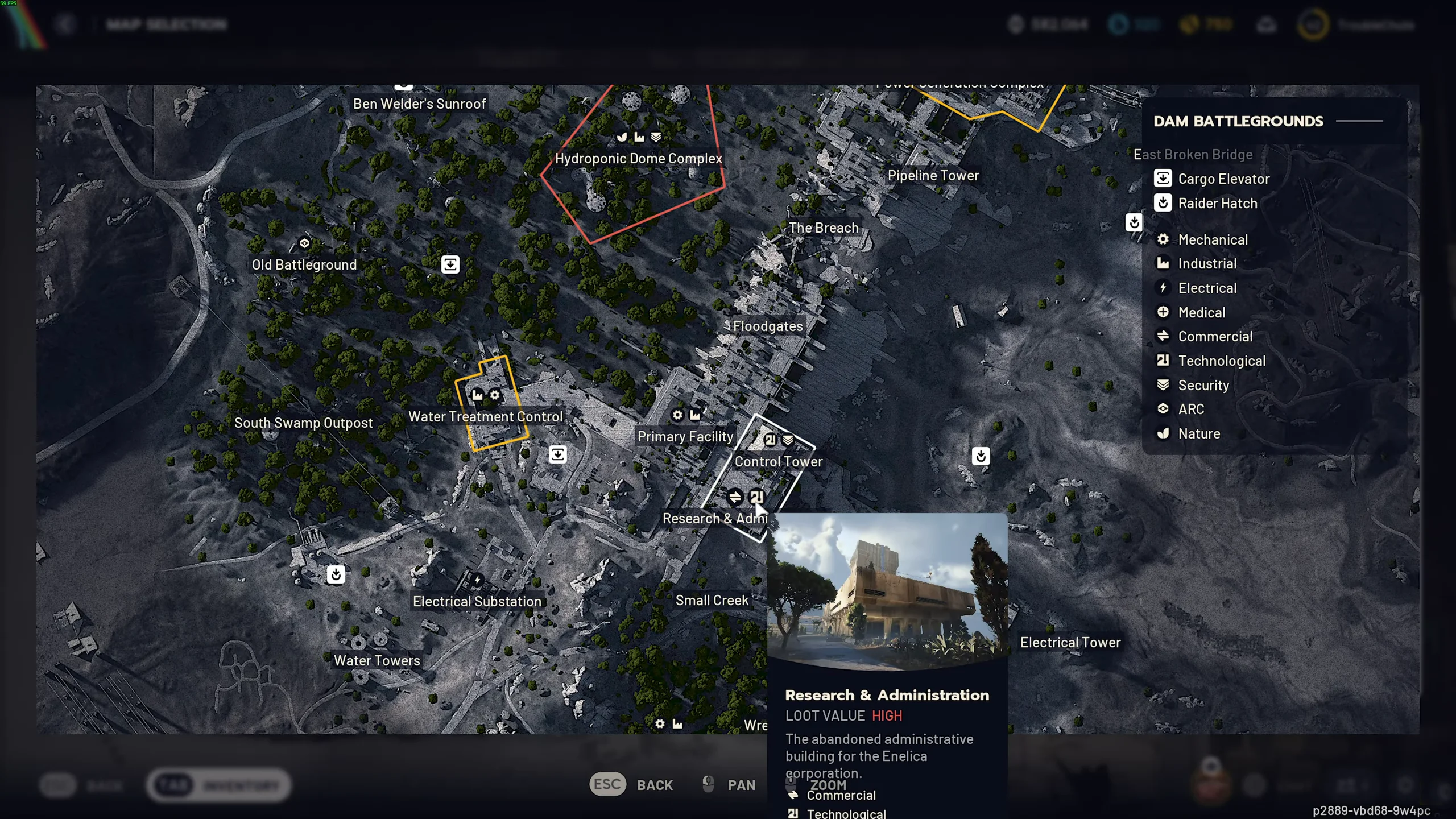Click the cargo elevator marker near Old Battleground
This screenshot has width=1456, height=819.
click(450, 264)
